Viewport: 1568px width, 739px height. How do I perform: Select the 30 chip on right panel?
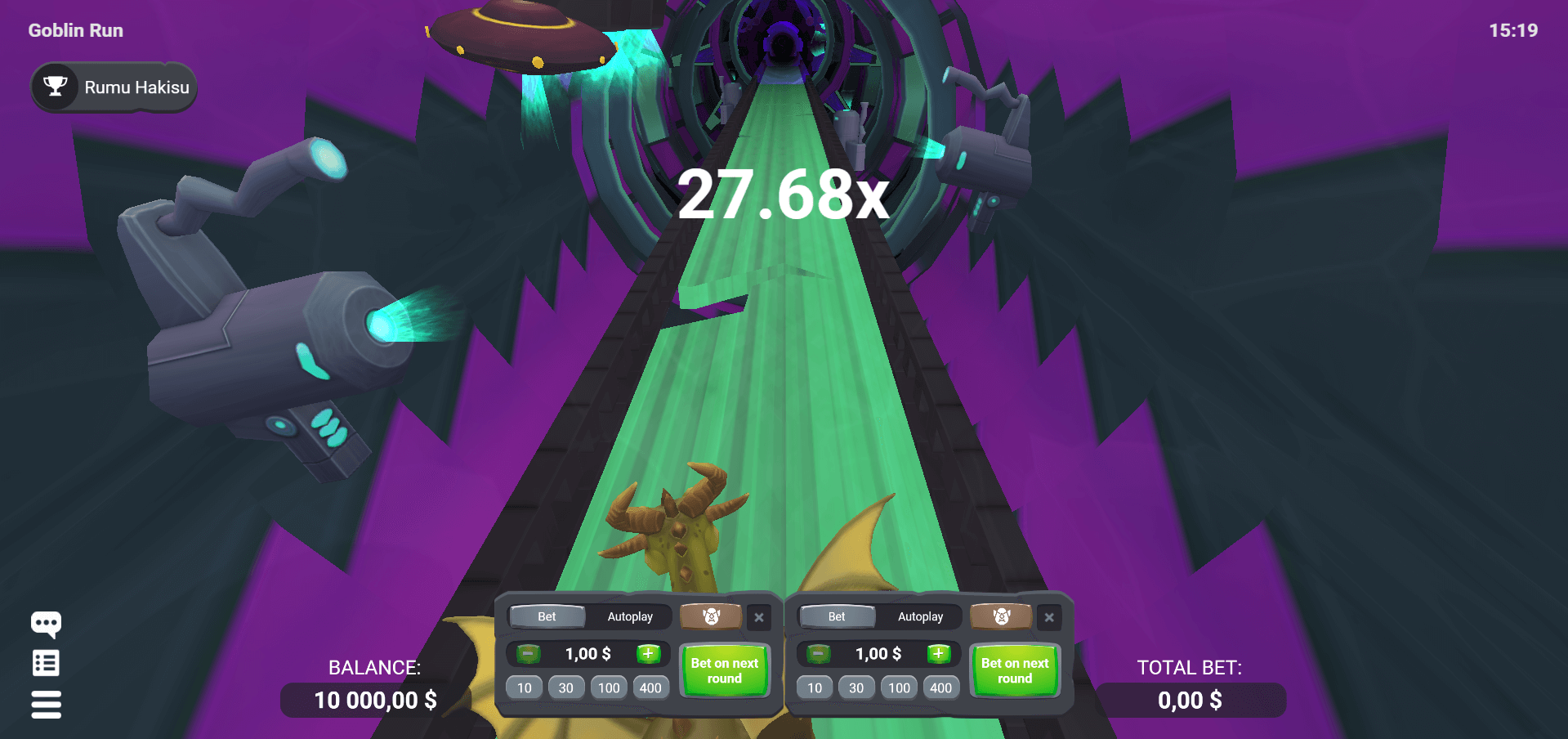pyautogui.click(x=856, y=687)
